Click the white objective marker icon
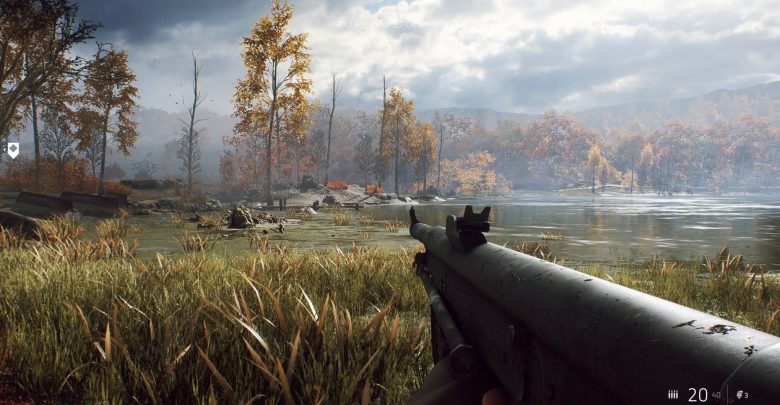The width and height of the screenshot is (780, 405). [x=13, y=150]
